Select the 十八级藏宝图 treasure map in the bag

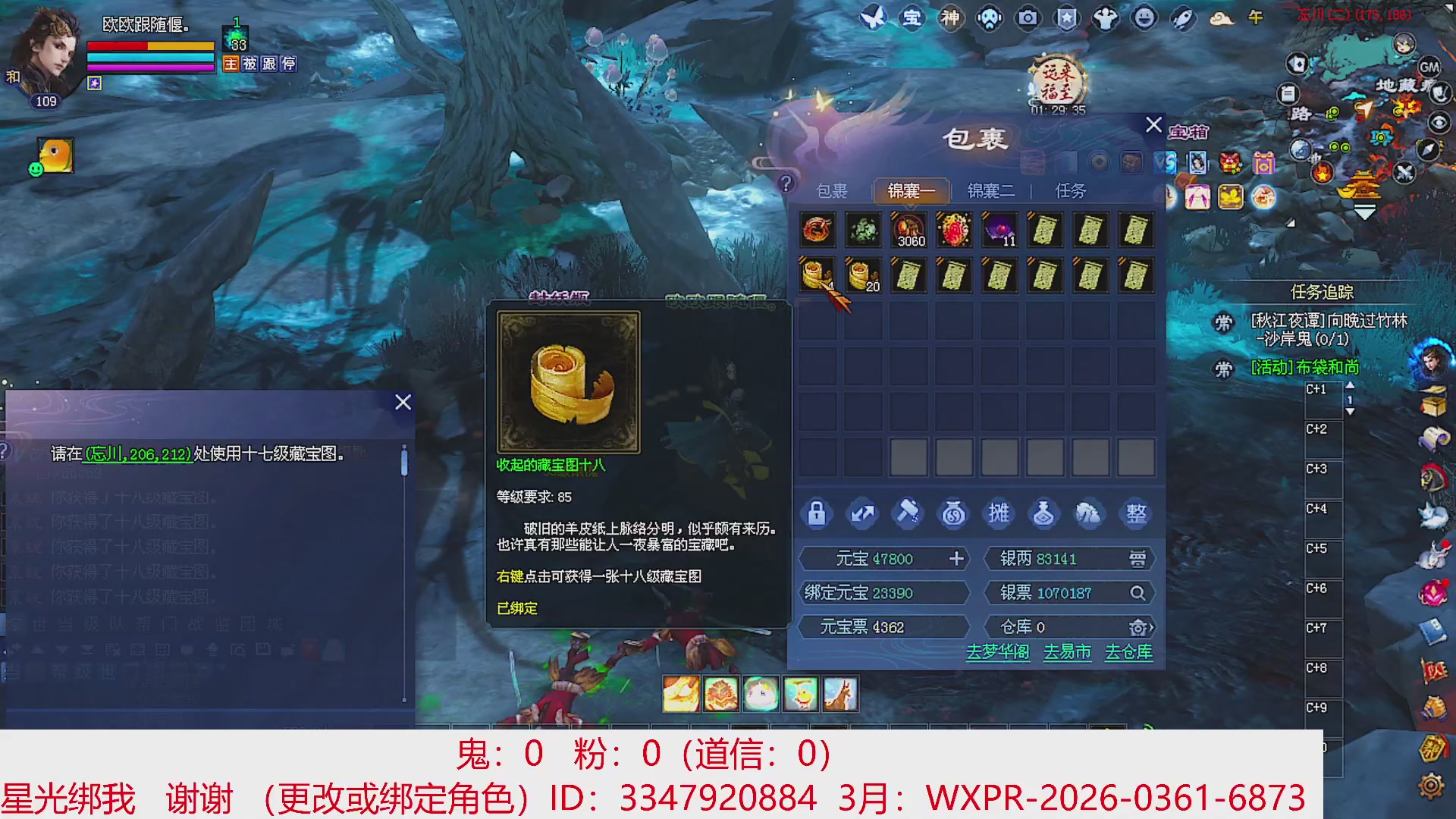(x=817, y=275)
